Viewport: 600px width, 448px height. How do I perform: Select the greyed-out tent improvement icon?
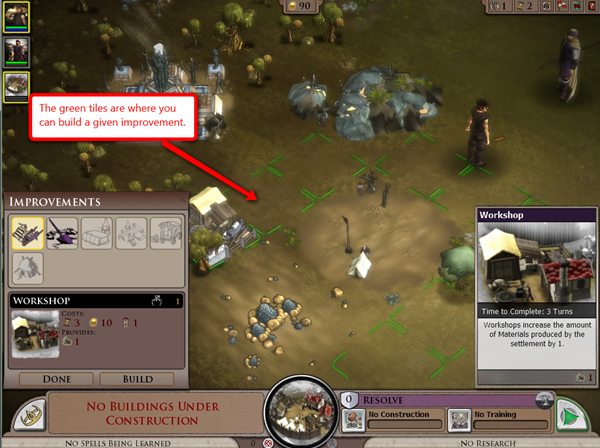(x=96, y=233)
